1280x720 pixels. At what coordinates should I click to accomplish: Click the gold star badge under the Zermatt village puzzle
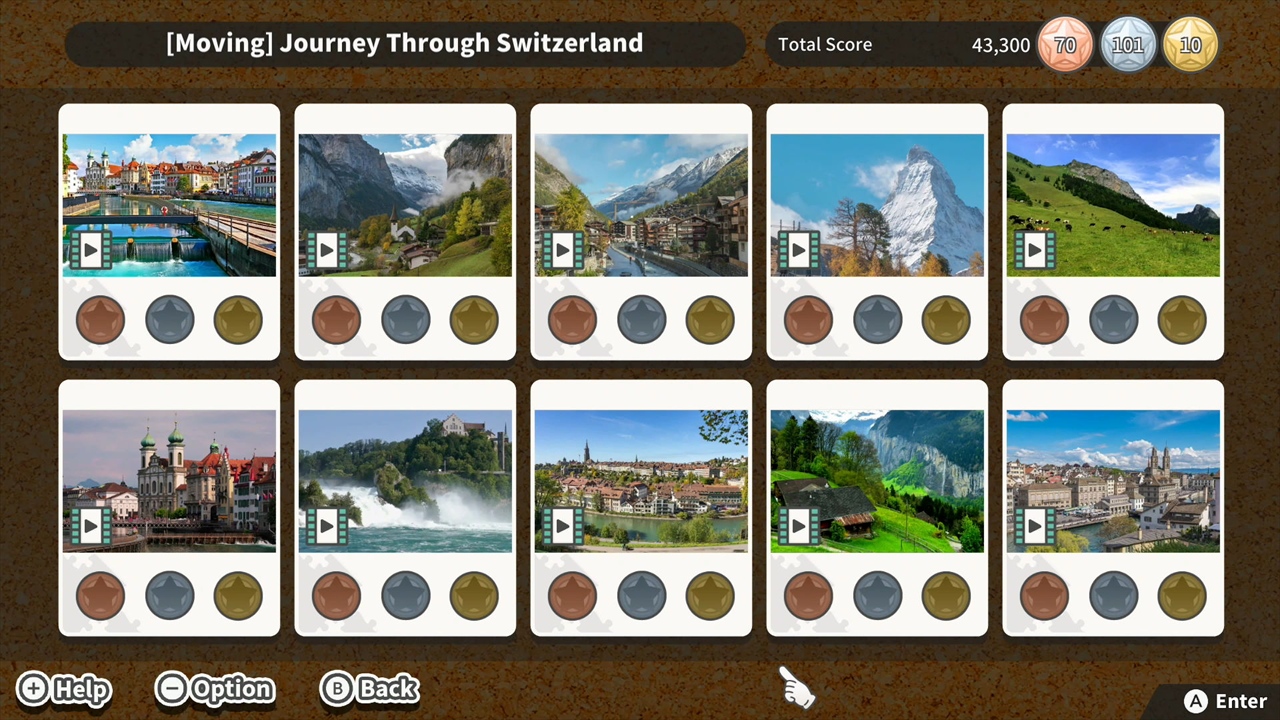click(x=709, y=318)
